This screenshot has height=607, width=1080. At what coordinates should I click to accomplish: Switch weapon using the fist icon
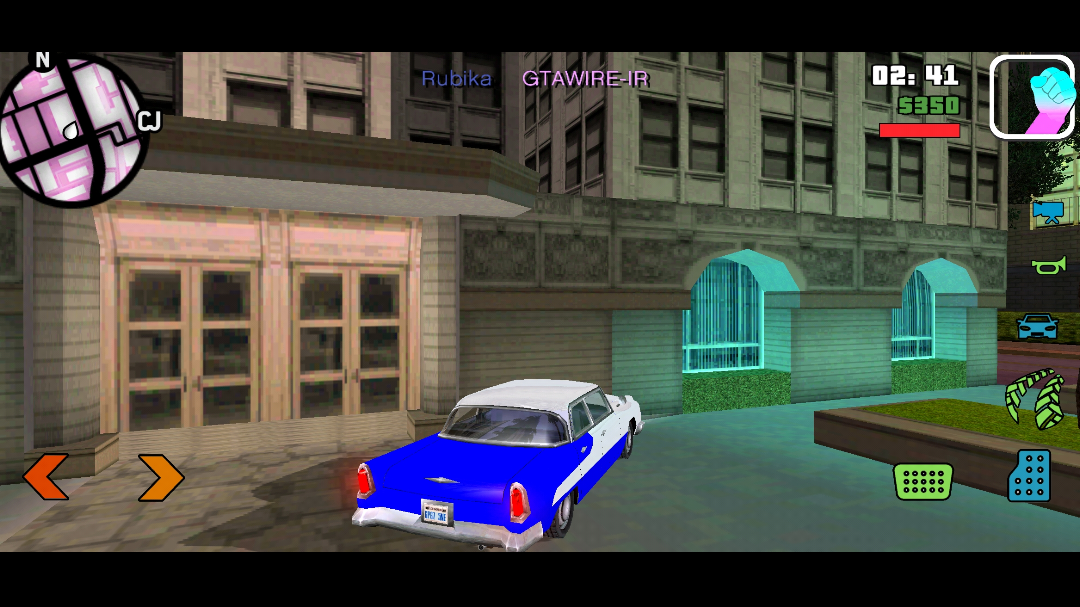pos(1031,96)
